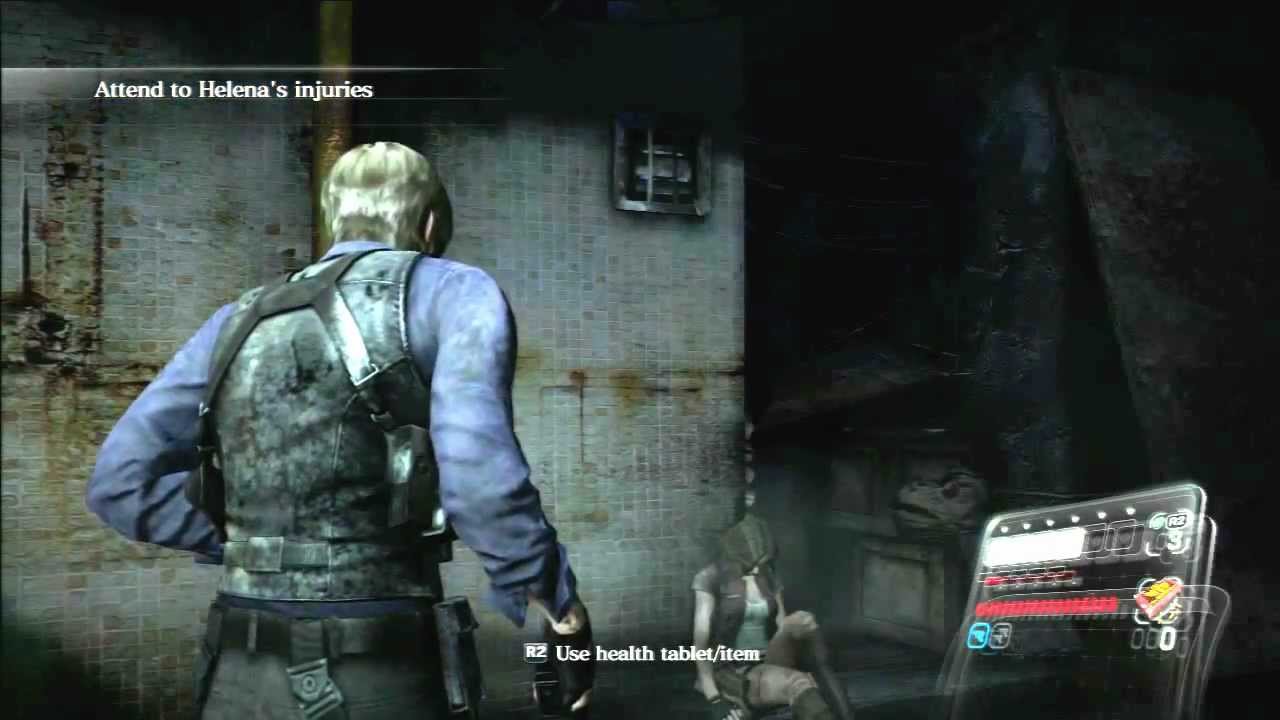Click the green tablet case icon

point(1157,521)
